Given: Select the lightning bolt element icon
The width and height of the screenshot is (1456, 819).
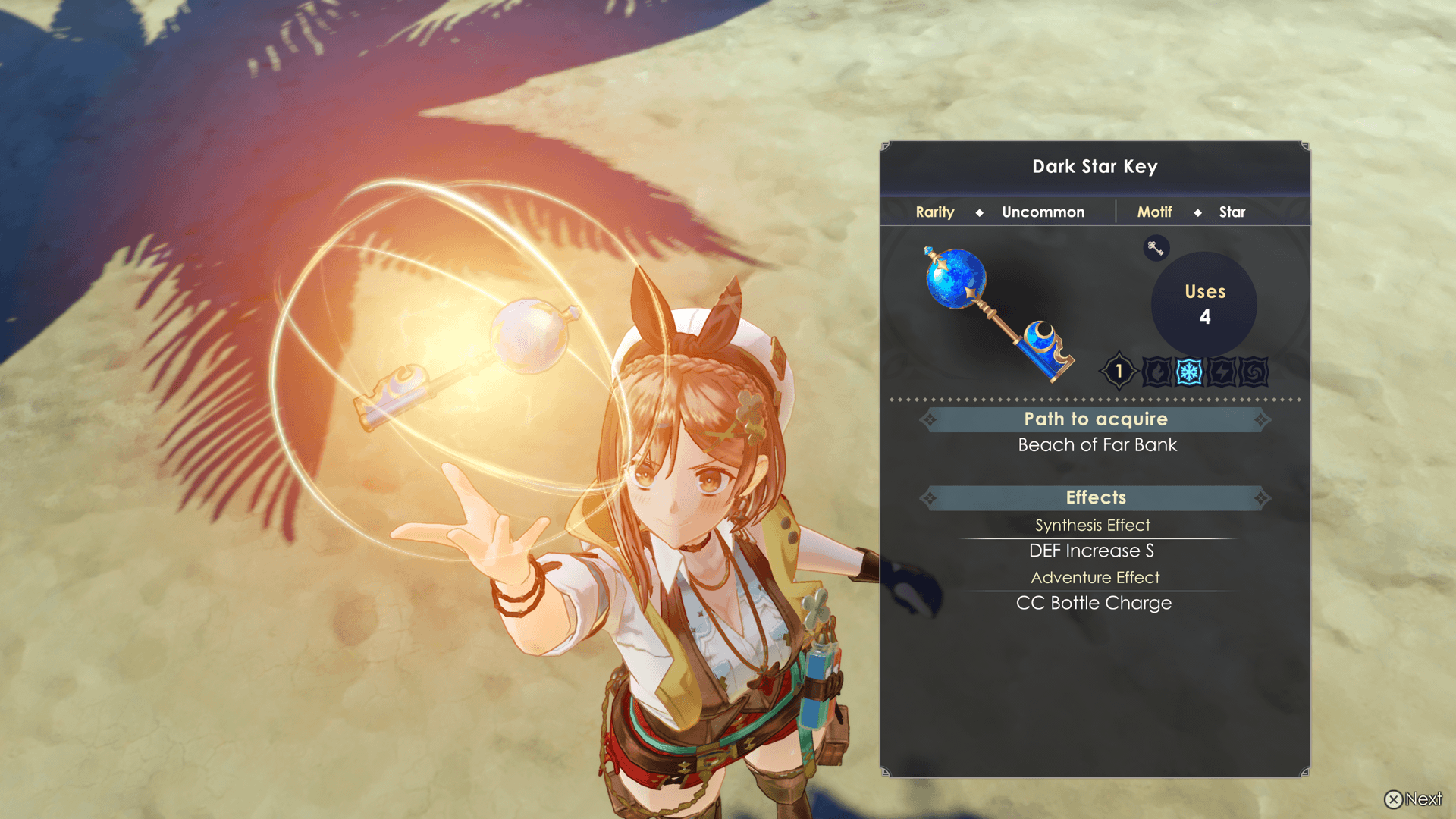Looking at the screenshot, I should pos(1222,372).
